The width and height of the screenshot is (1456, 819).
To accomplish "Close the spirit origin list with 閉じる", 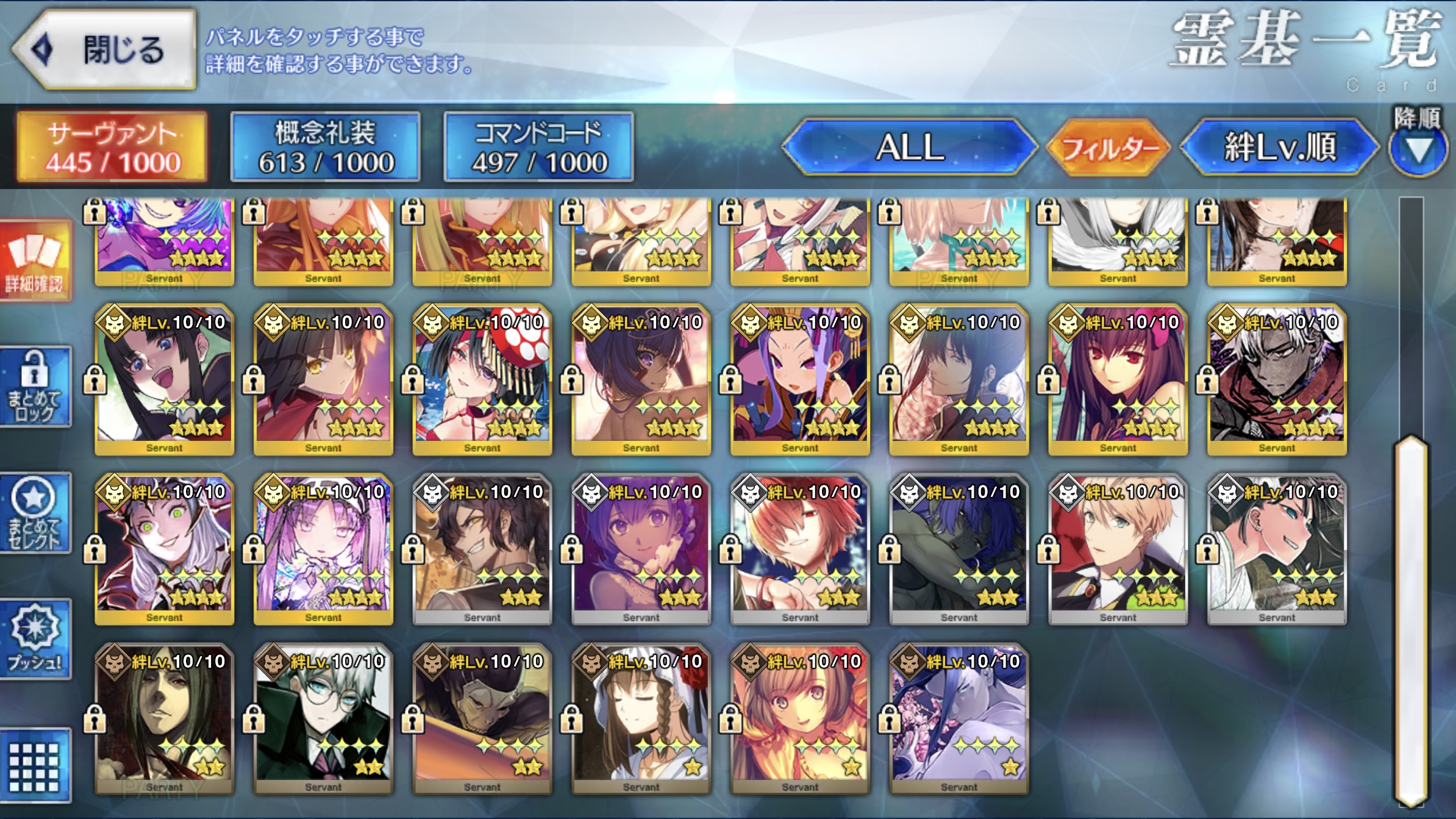I will click(x=105, y=50).
